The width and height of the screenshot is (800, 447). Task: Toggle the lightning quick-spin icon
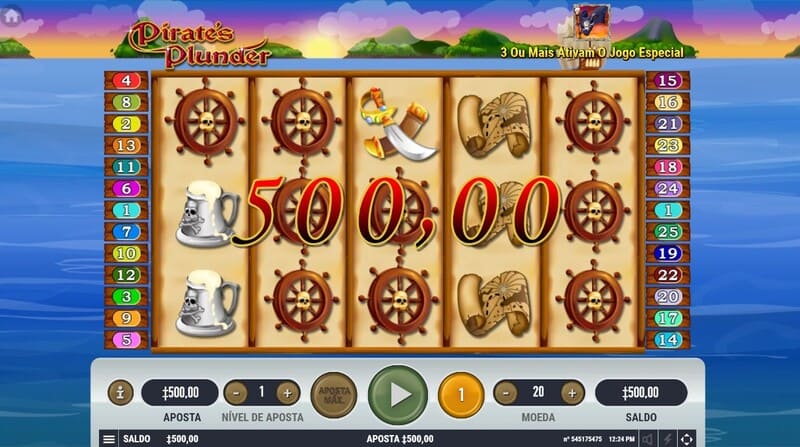point(667,439)
